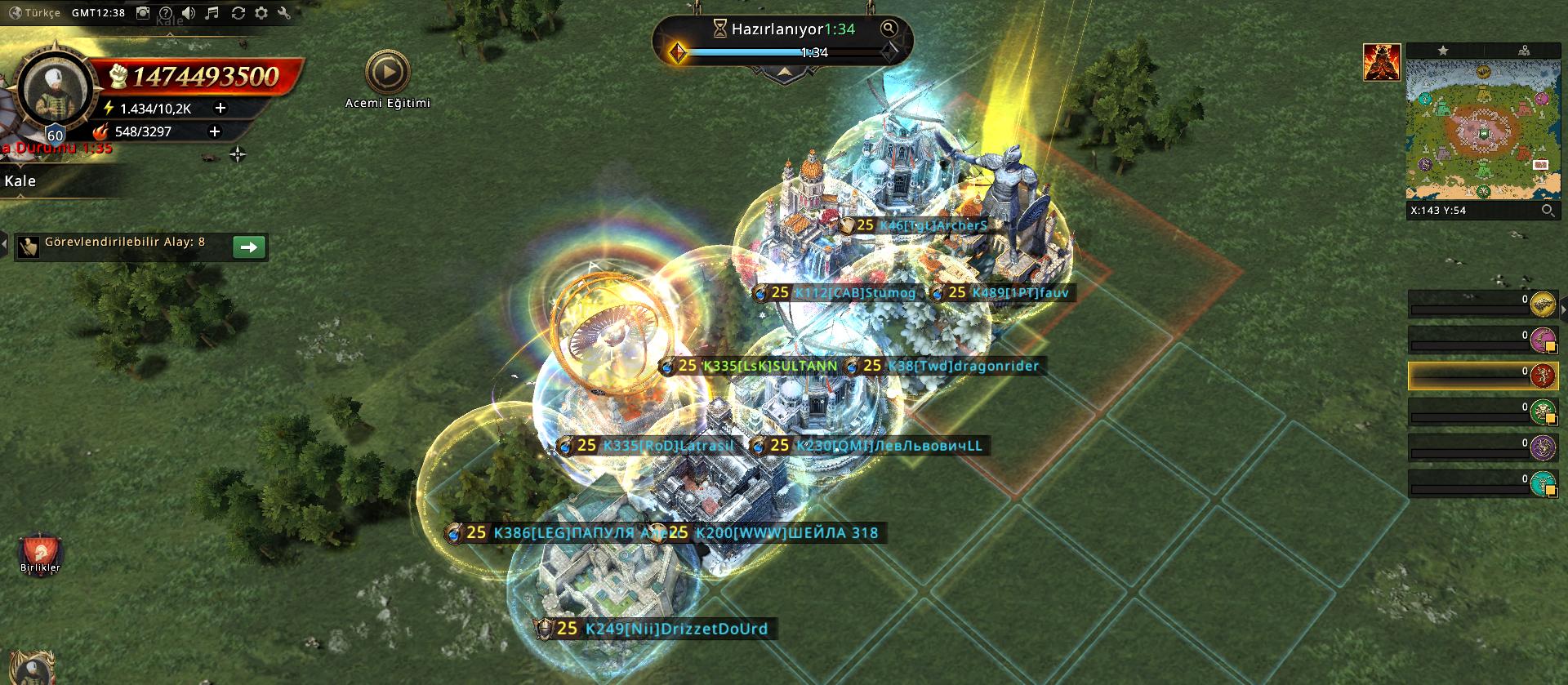This screenshot has width=1568, height=685.
Task: Click the refresh arrows icon
Action: 238,13
